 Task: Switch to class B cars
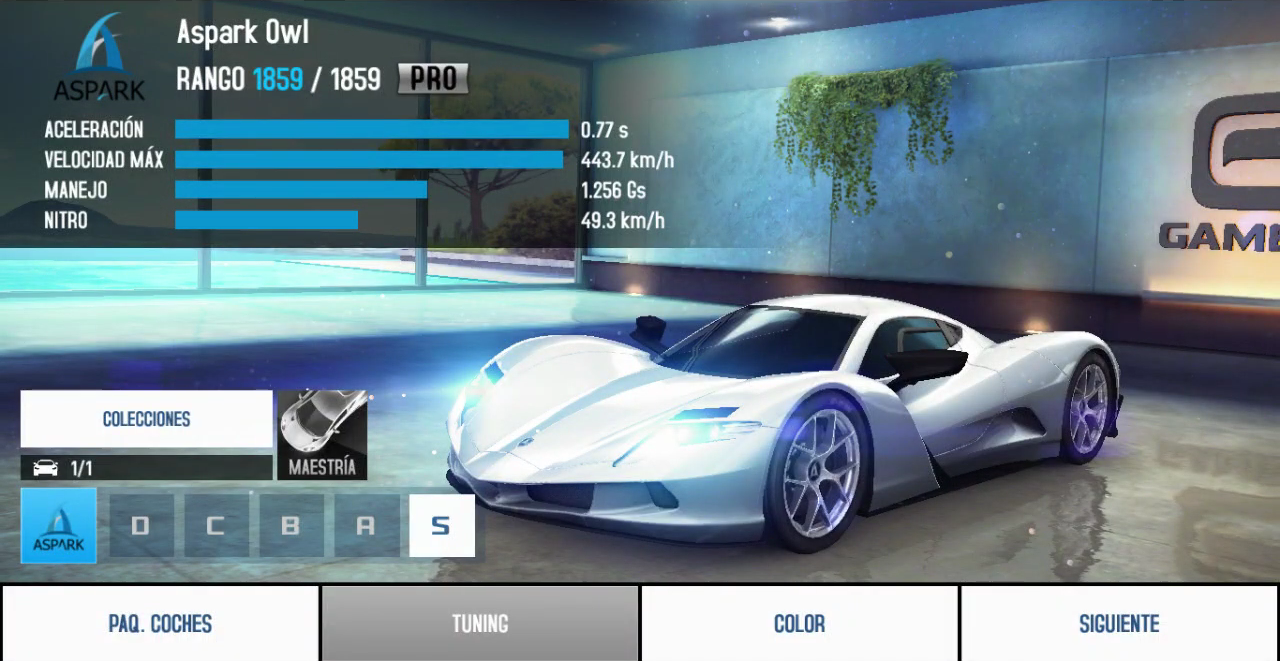(x=291, y=526)
